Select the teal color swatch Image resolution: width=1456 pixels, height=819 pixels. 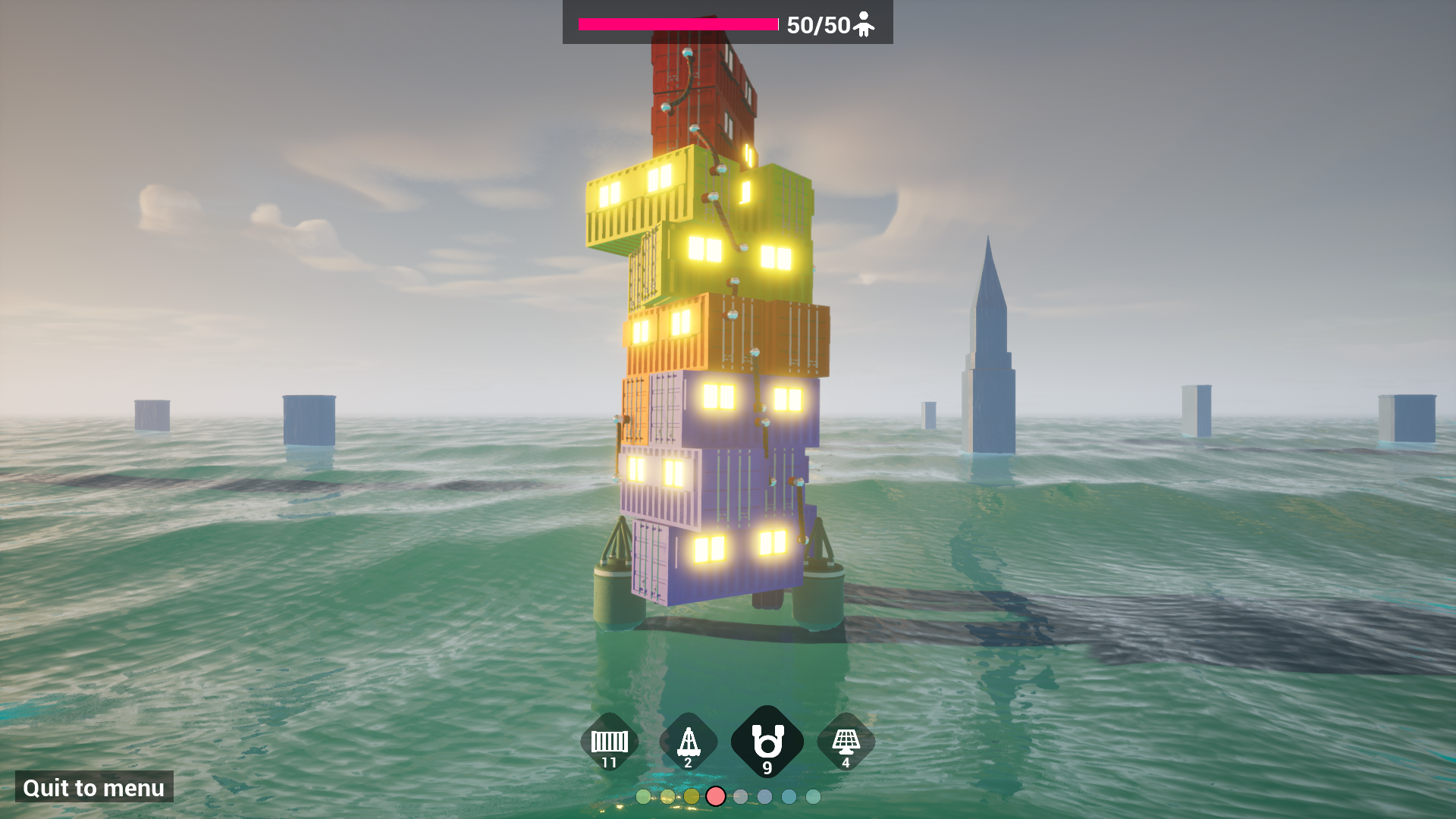pyautogui.click(x=789, y=798)
